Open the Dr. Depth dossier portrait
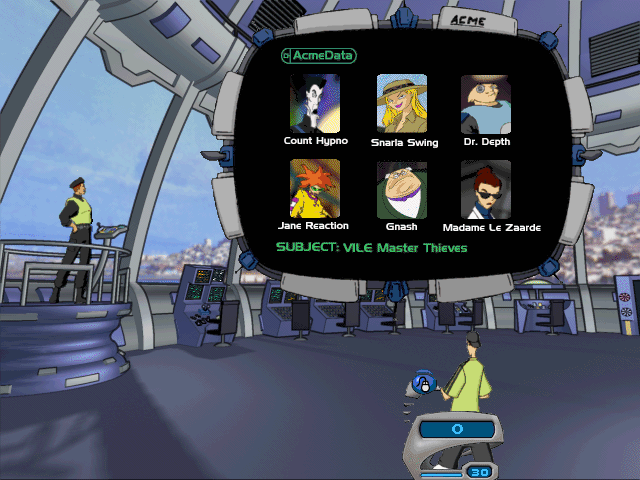This screenshot has width=640, height=480. [x=486, y=104]
